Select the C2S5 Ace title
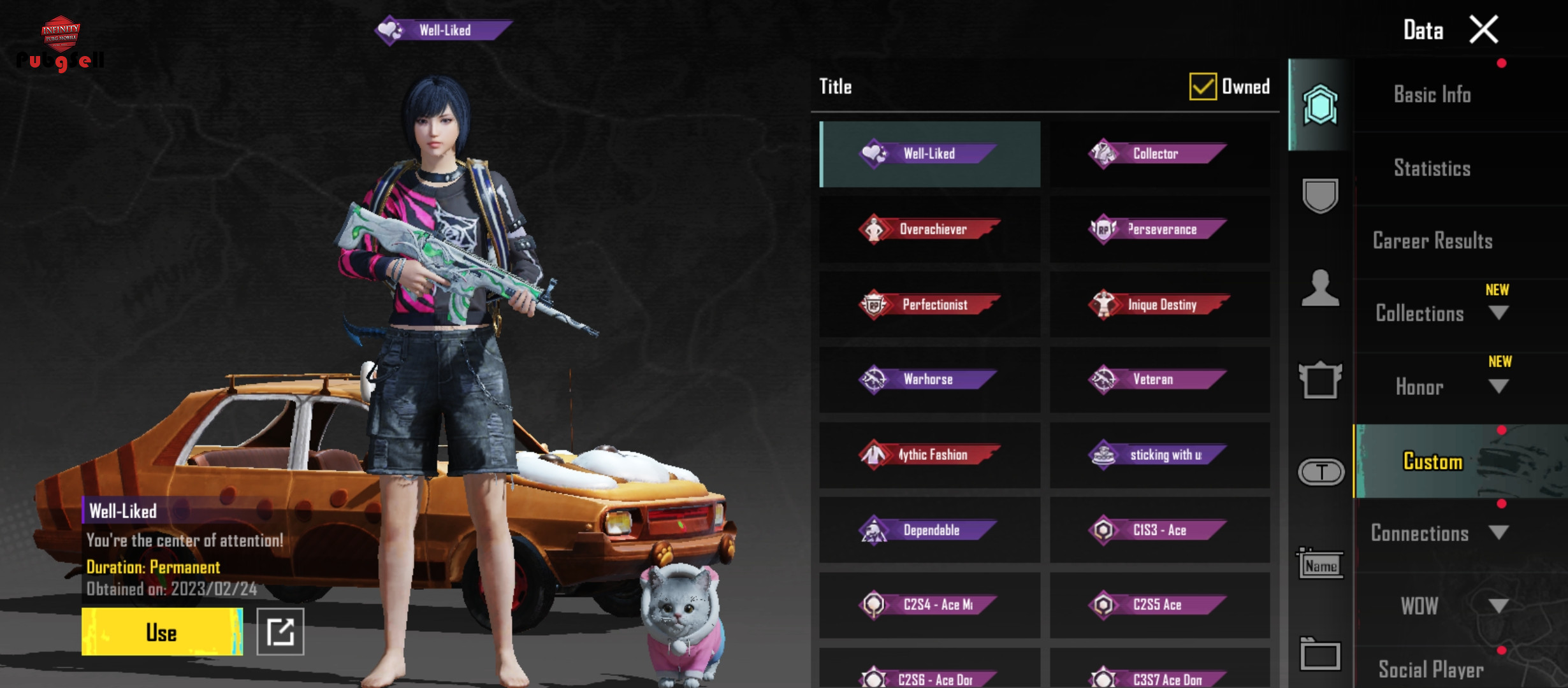The image size is (1568, 688). coord(1159,605)
